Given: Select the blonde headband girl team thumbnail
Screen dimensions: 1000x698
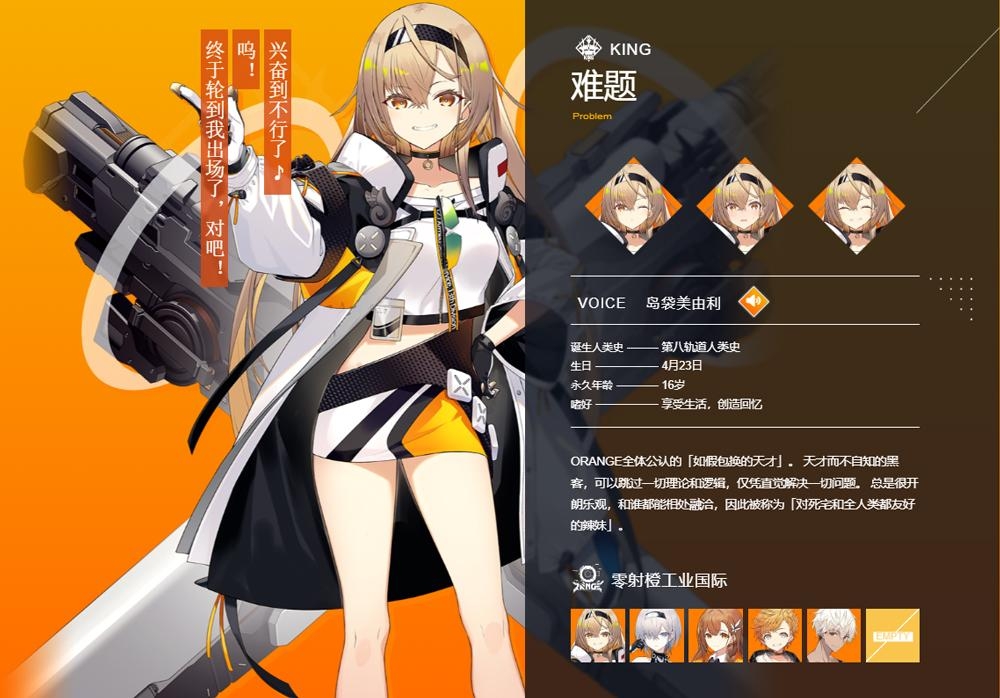Looking at the screenshot, I should tap(598, 635).
